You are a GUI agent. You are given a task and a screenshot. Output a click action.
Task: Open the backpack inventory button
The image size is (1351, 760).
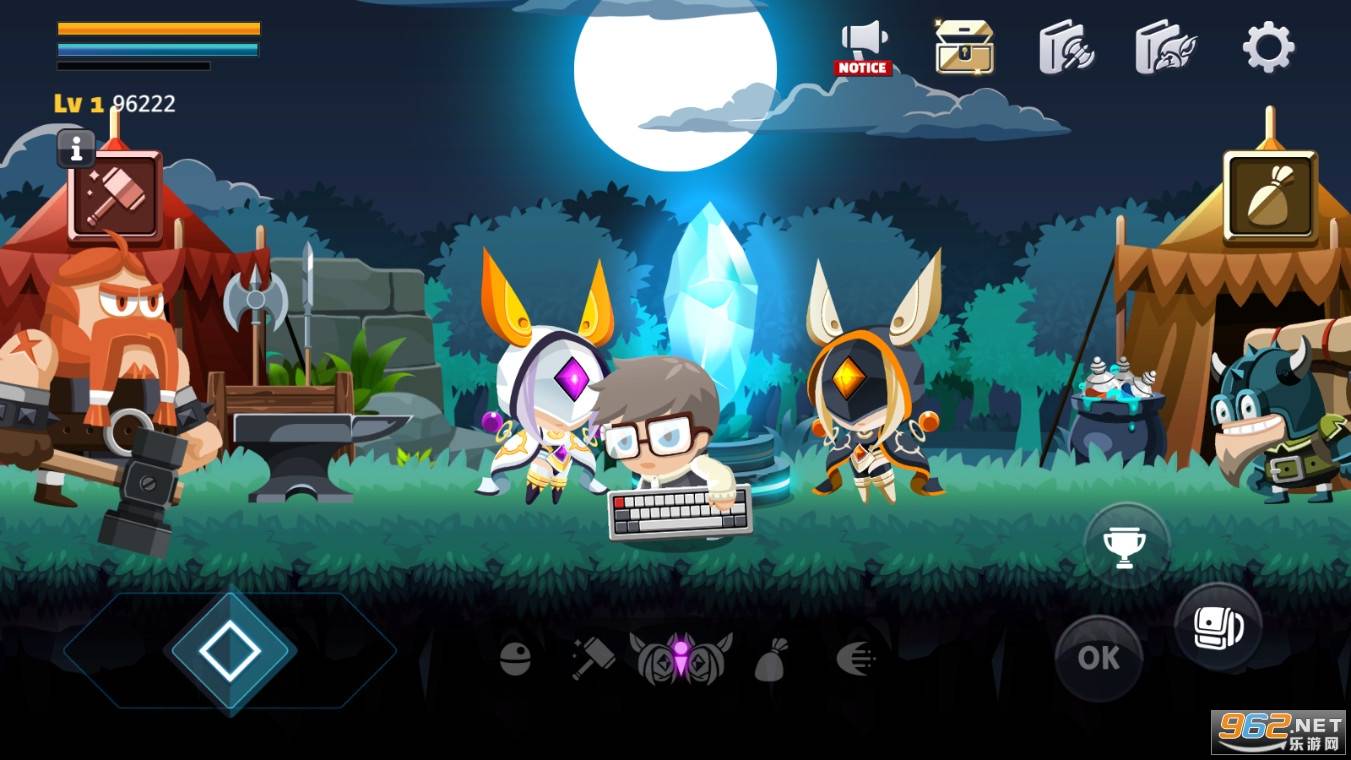[x=1217, y=627]
